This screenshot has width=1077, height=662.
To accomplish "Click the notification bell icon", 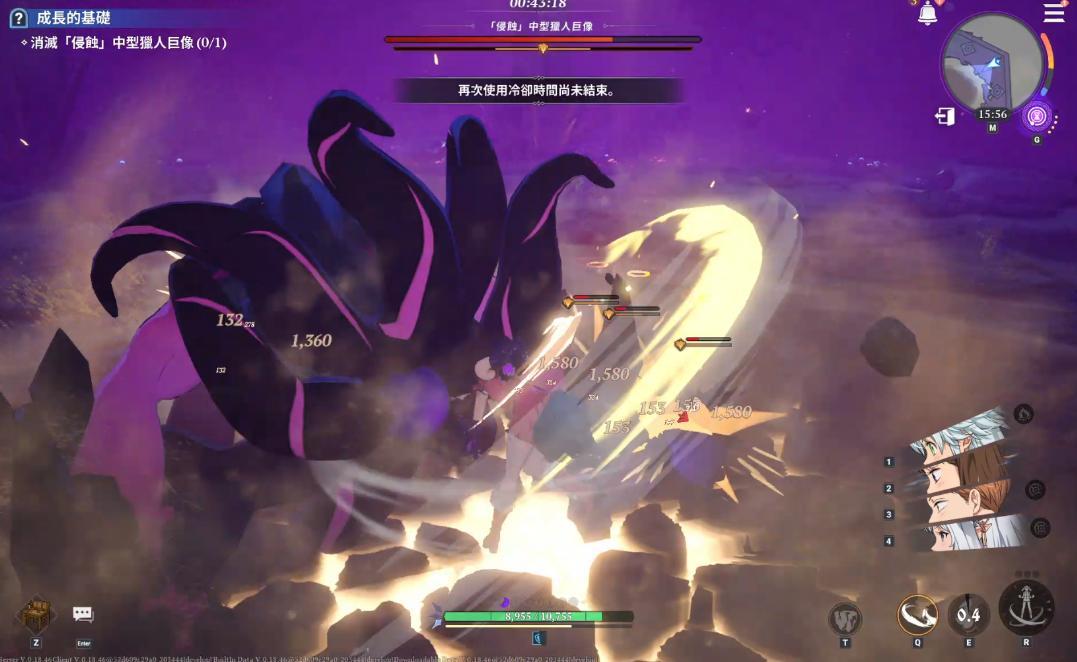I will click(928, 14).
